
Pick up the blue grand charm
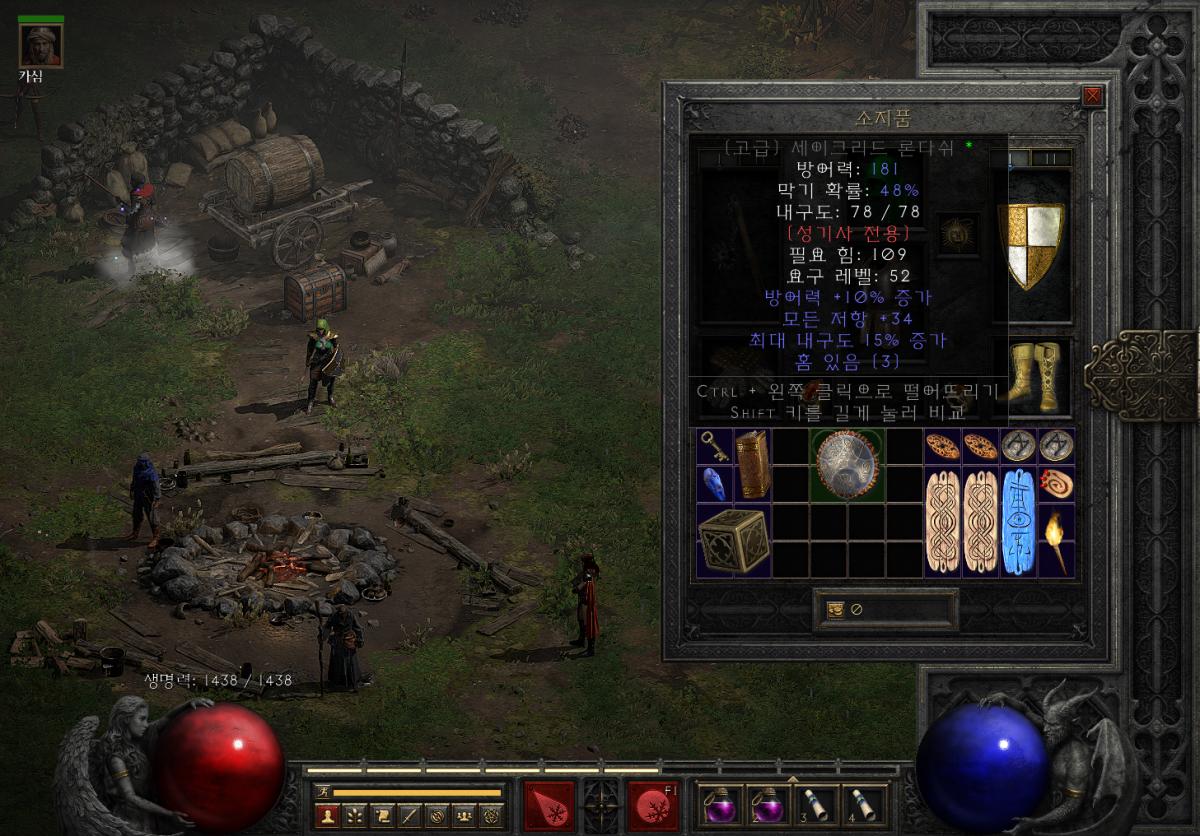(x=1018, y=520)
